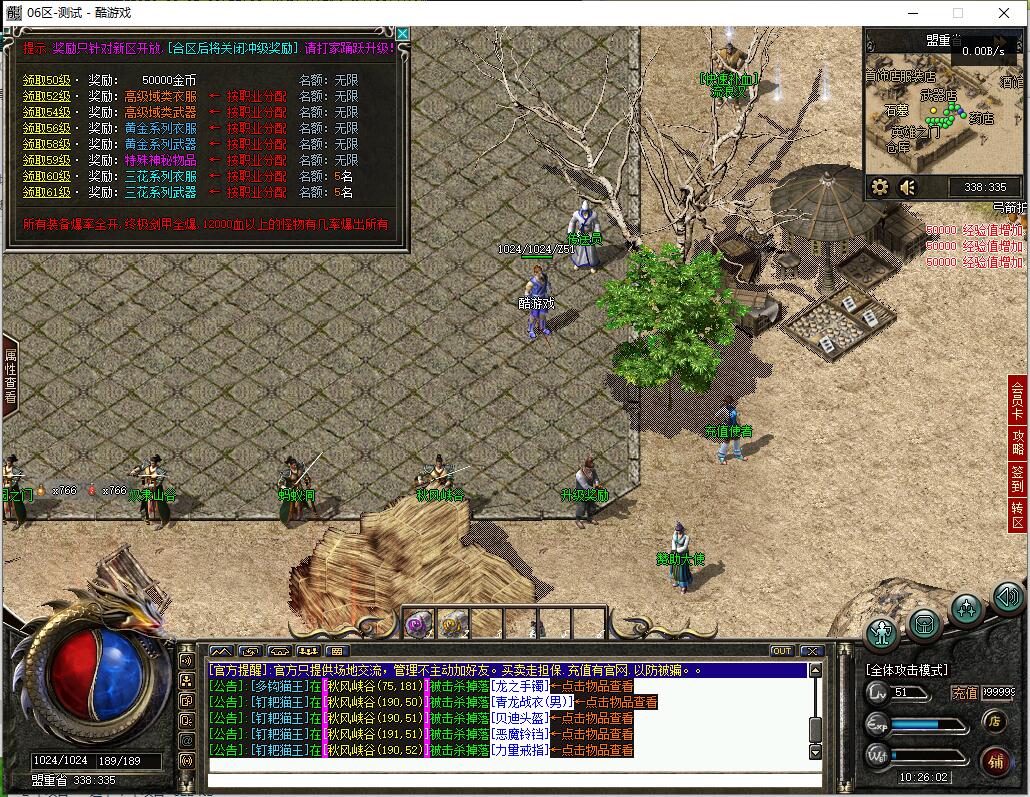Open the bag inventory round button
This screenshot has height=797, width=1030.
(925, 623)
